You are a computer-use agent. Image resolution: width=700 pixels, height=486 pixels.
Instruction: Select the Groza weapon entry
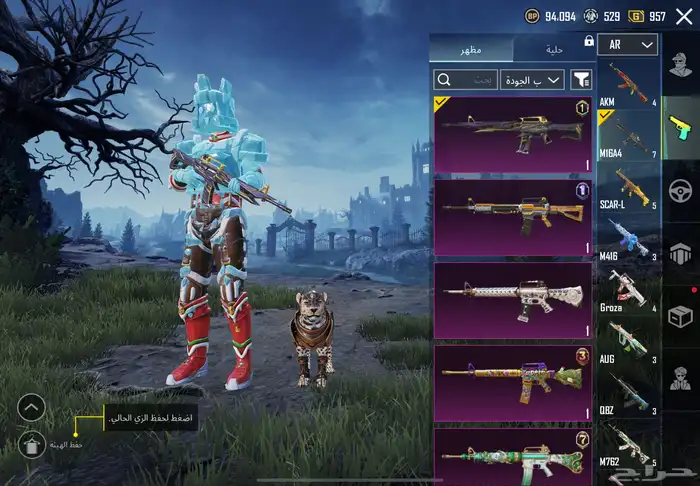coord(627,291)
